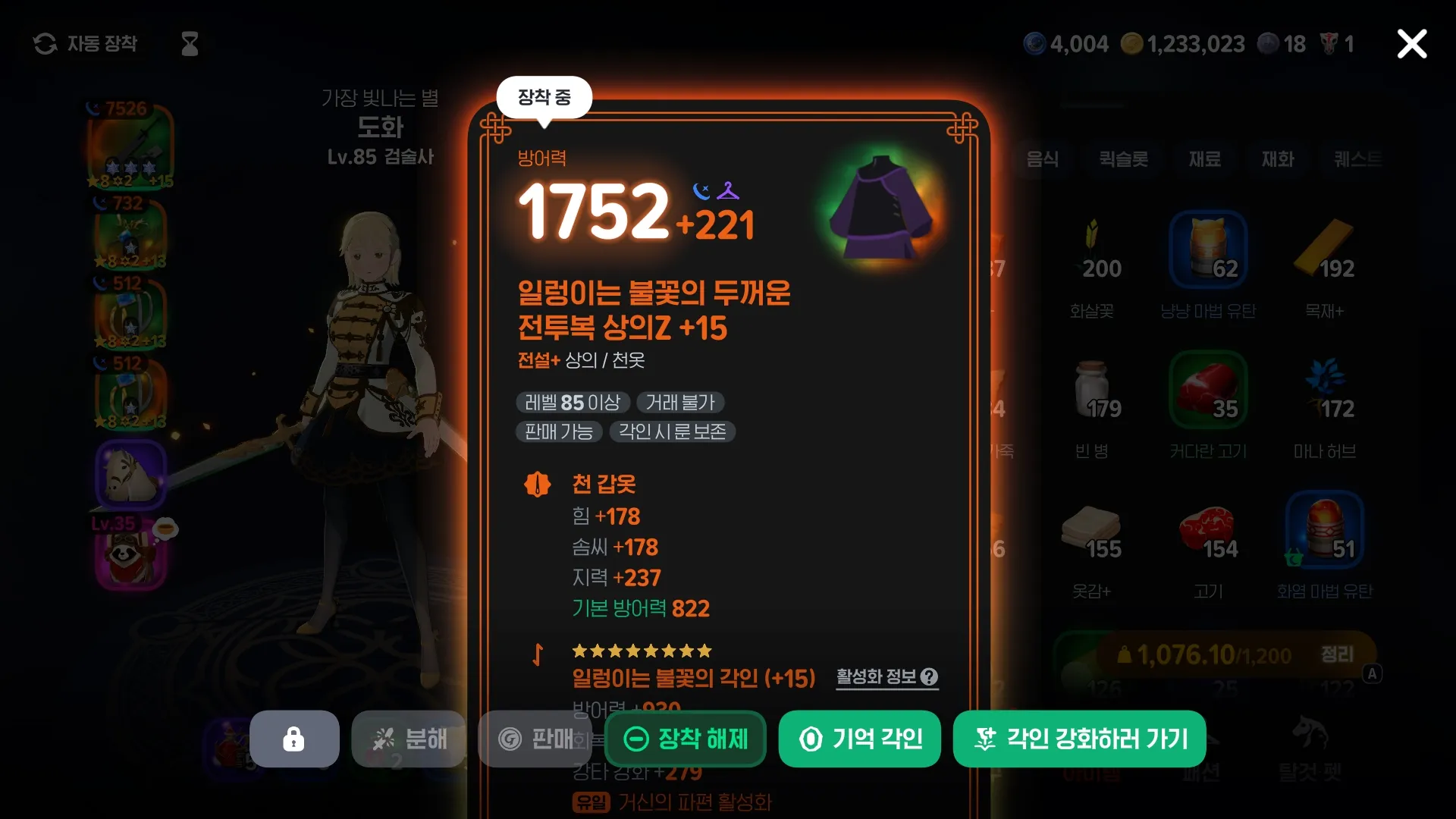Select the 화살꽃 item with count 200
Screen dimensions: 1456x819
pyautogui.click(x=1092, y=250)
